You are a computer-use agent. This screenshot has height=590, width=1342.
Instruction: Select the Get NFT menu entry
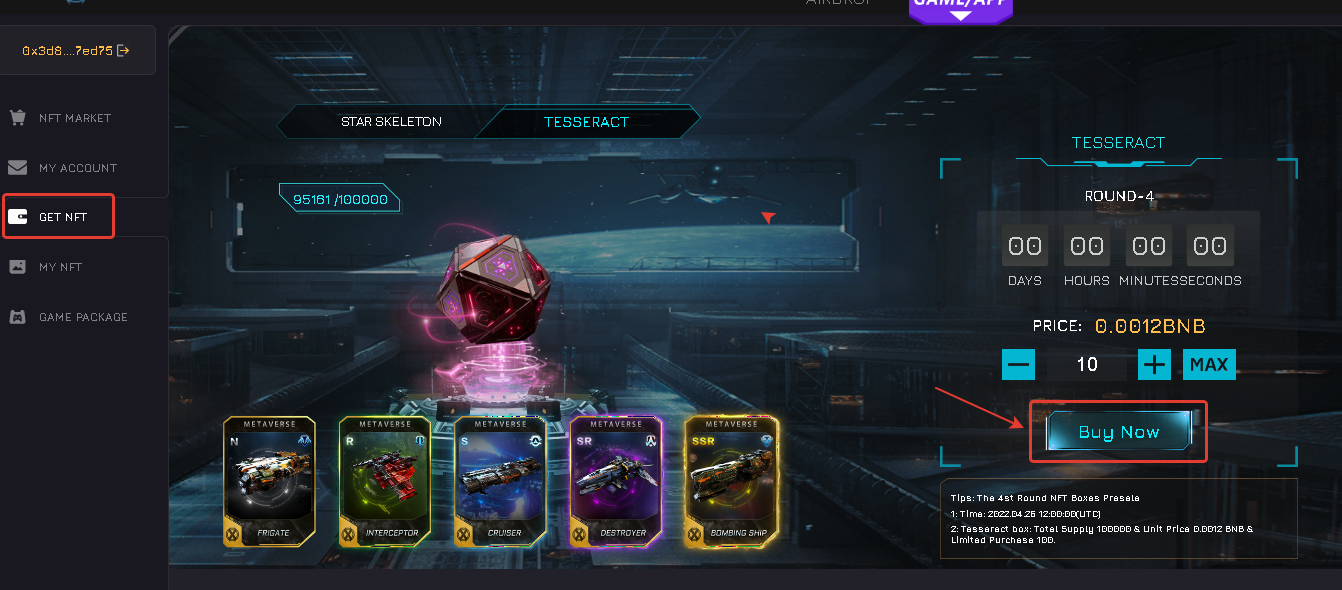coord(62,217)
